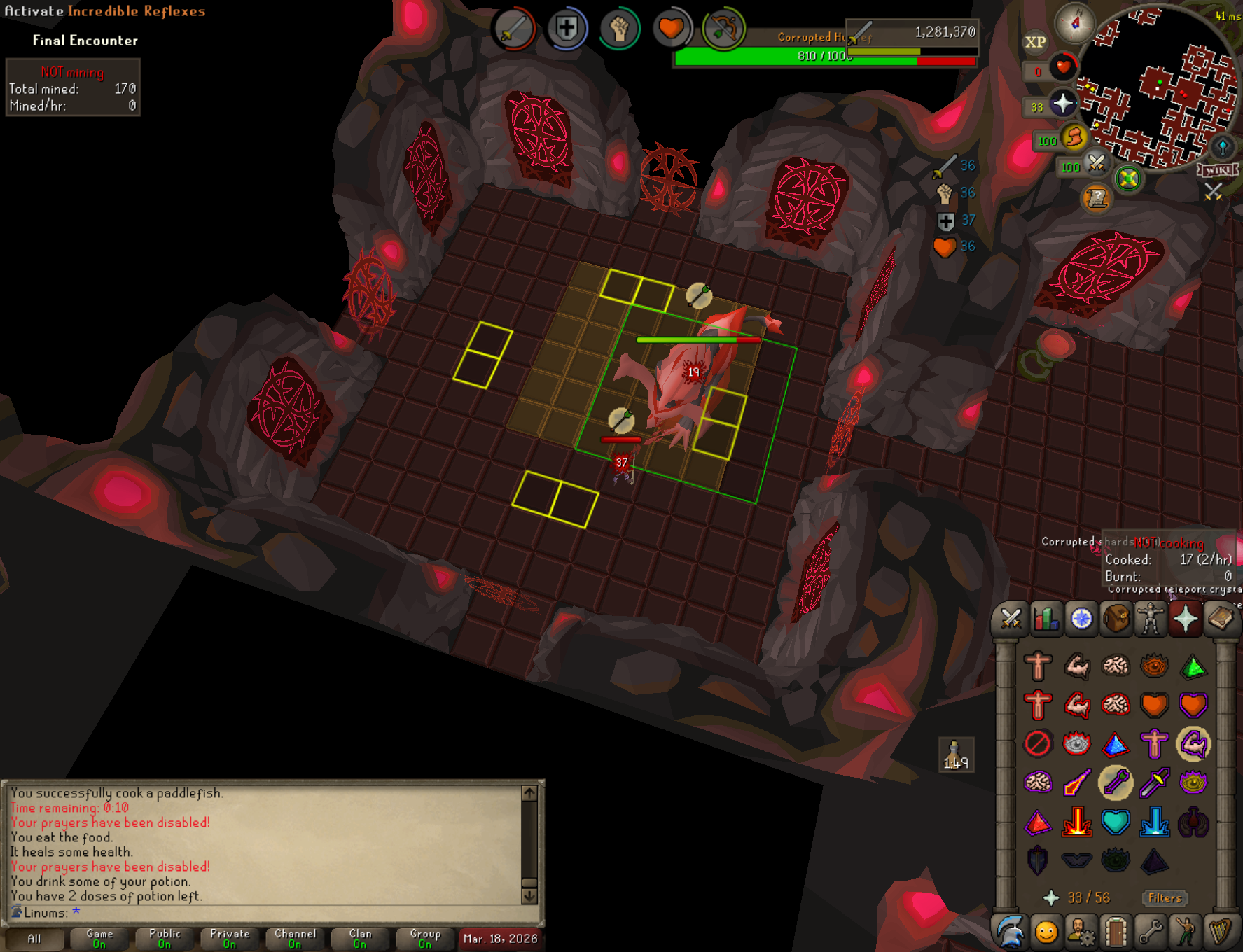Toggle the Steel Skin green crystal prayer
The width and height of the screenshot is (1243, 952).
click(x=1193, y=666)
